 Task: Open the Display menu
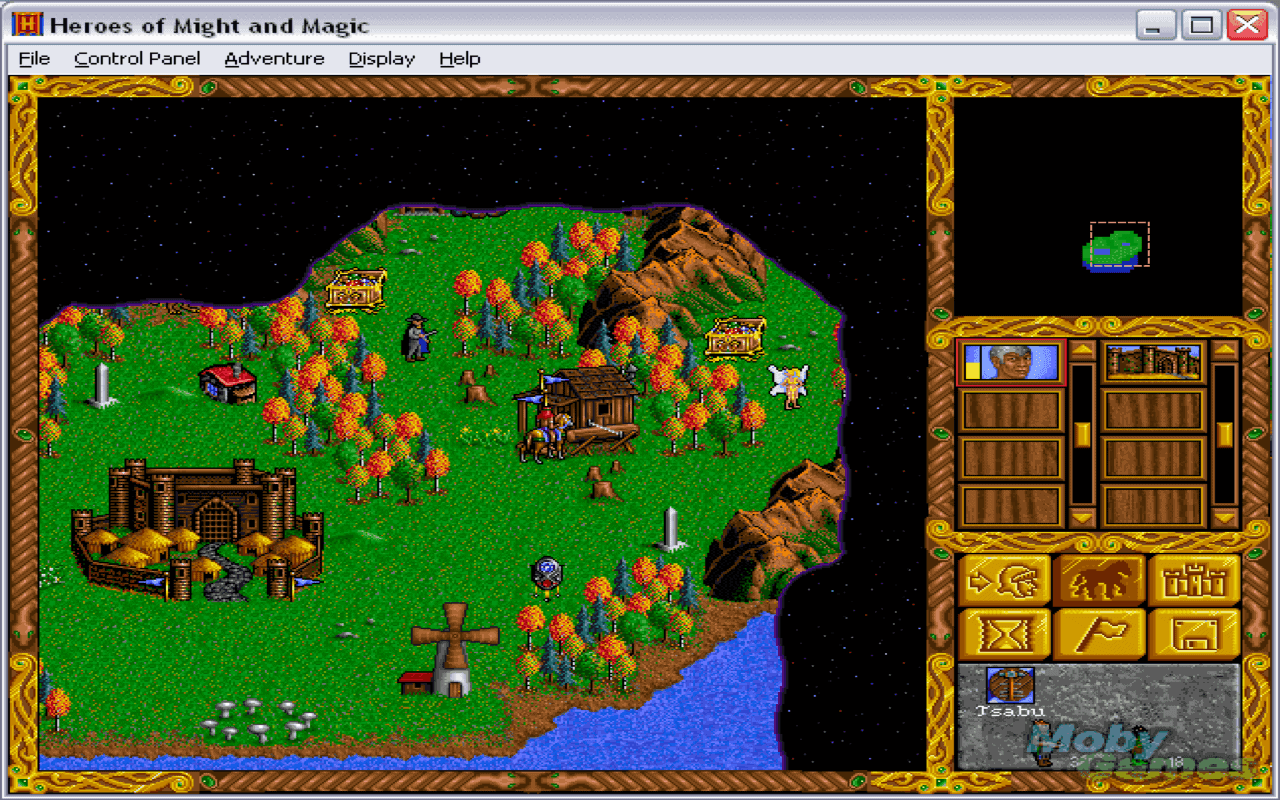[381, 58]
